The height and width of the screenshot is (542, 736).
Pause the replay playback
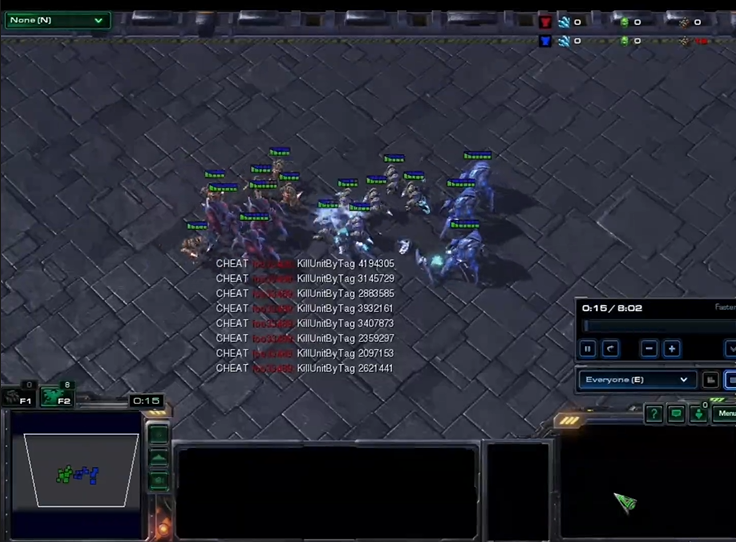[588, 349]
